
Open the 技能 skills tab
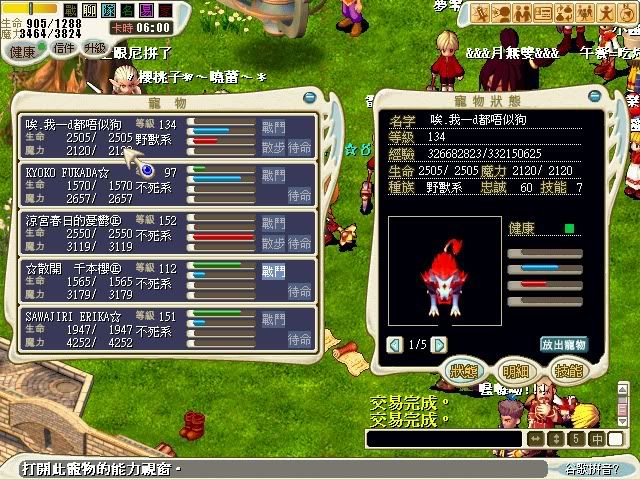coord(567,371)
